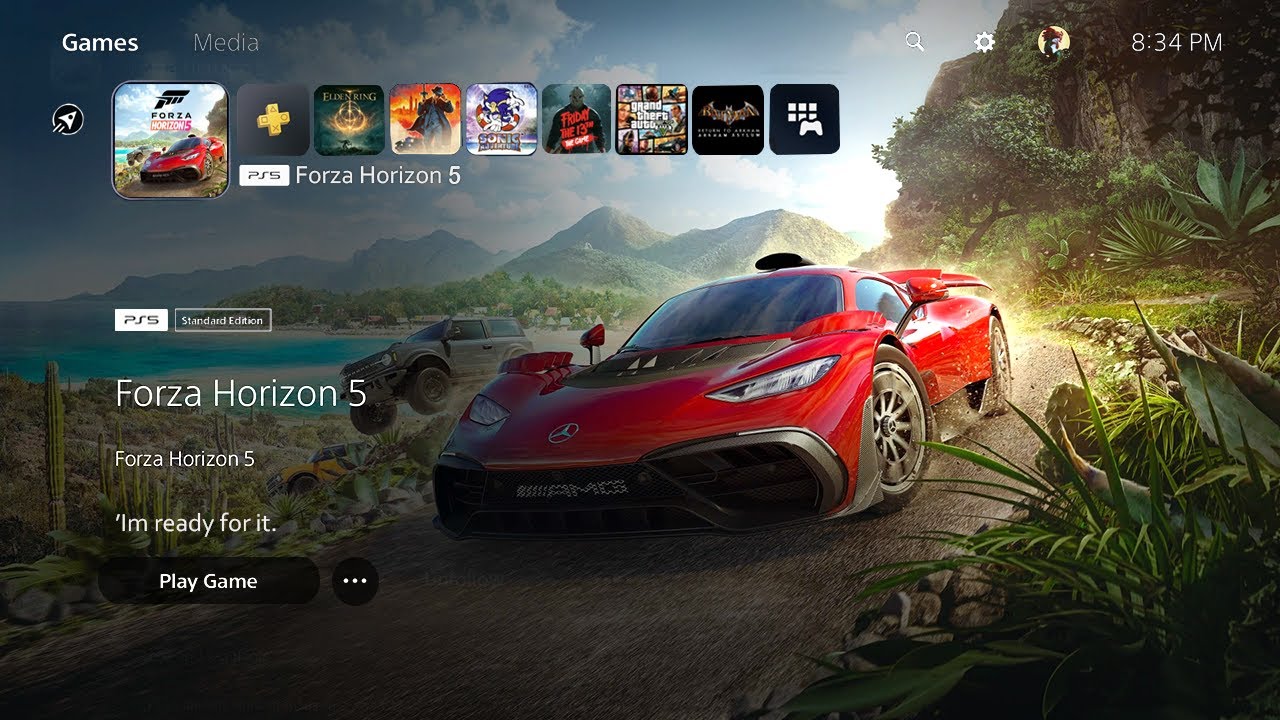1280x720 pixels.
Task: Select the Explore compass icon on the left
Action: coord(66,118)
